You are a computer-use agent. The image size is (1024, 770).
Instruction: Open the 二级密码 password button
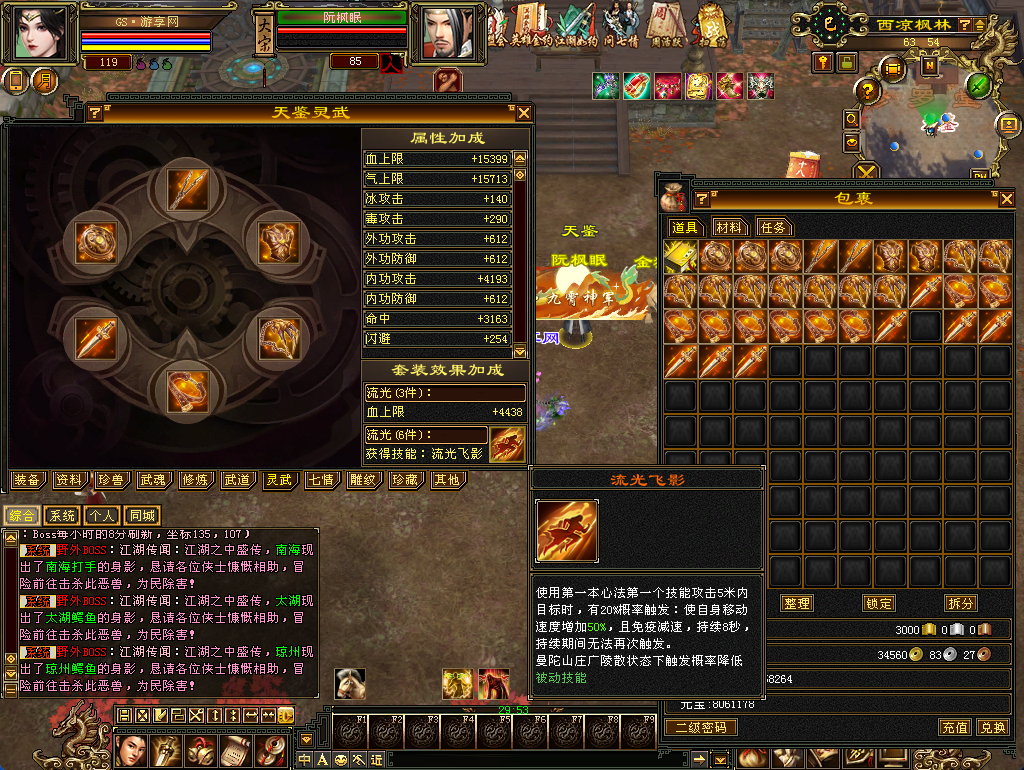(701, 727)
